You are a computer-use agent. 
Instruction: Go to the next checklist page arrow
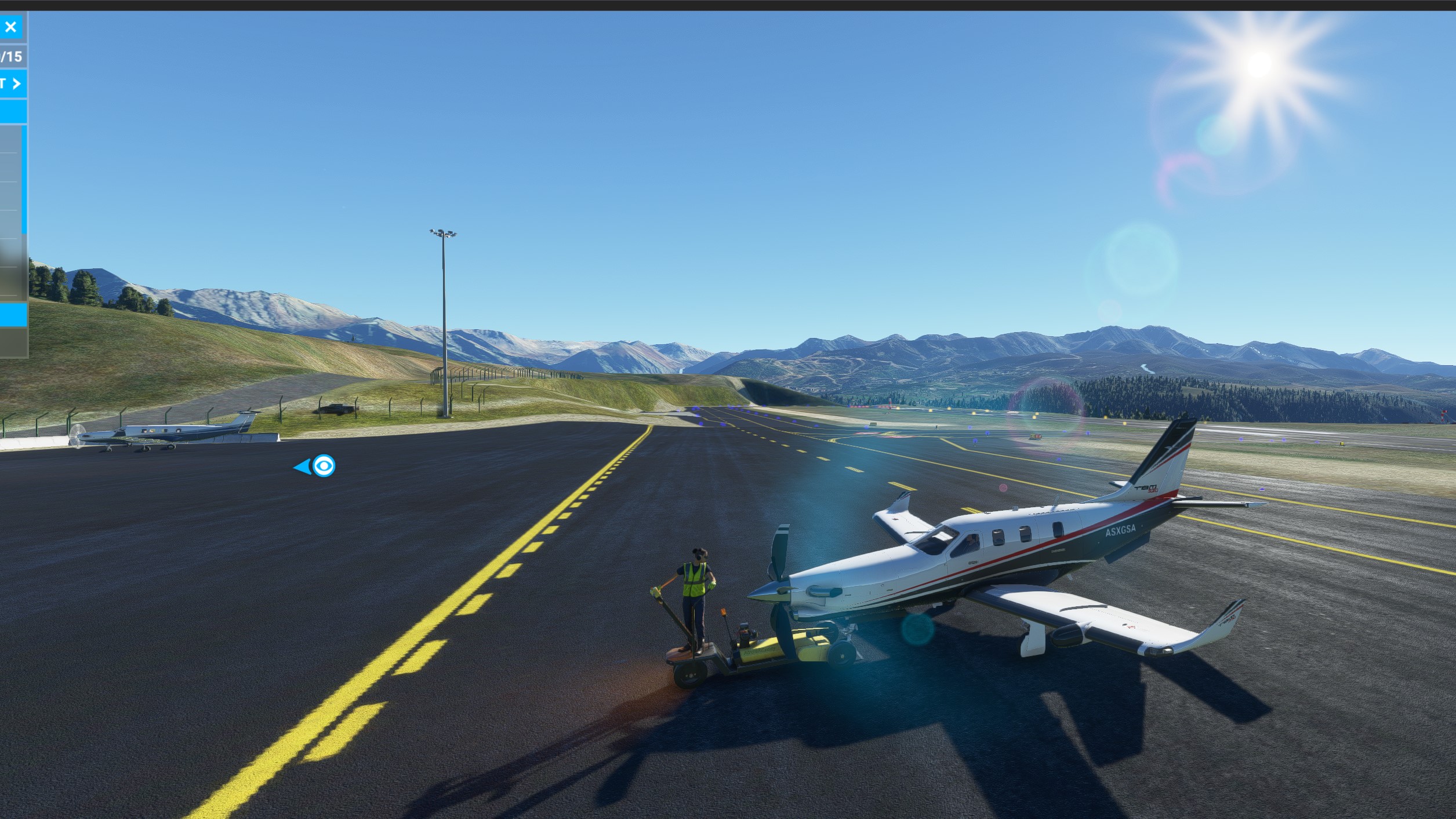[x=16, y=84]
